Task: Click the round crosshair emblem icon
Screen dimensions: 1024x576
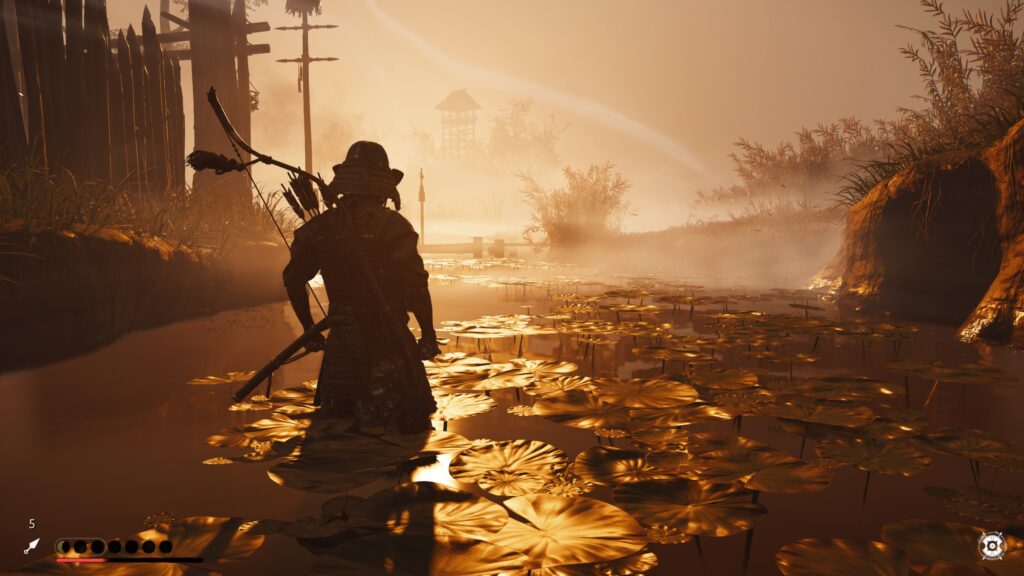Action: tap(991, 546)
